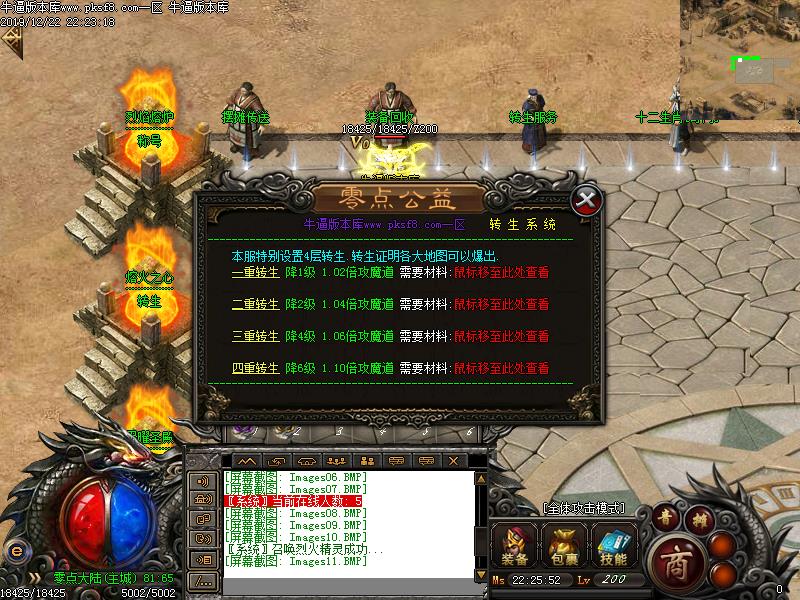Click the arrow emblem below the timestamp

pyautogui.click(x=12, y=41)
